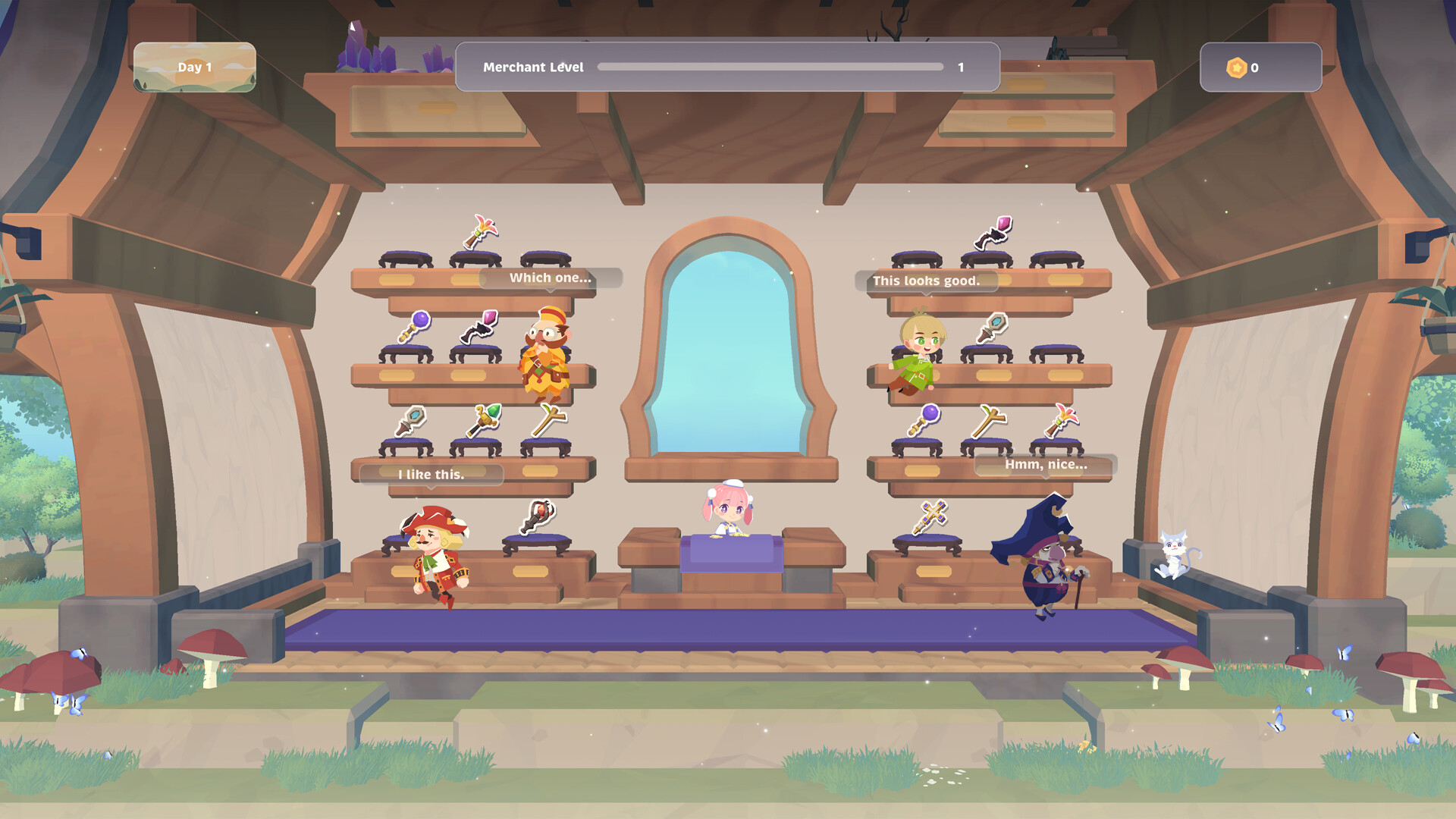
Task: Open the Day 1 indicator panel
Action: coord(195,67)
